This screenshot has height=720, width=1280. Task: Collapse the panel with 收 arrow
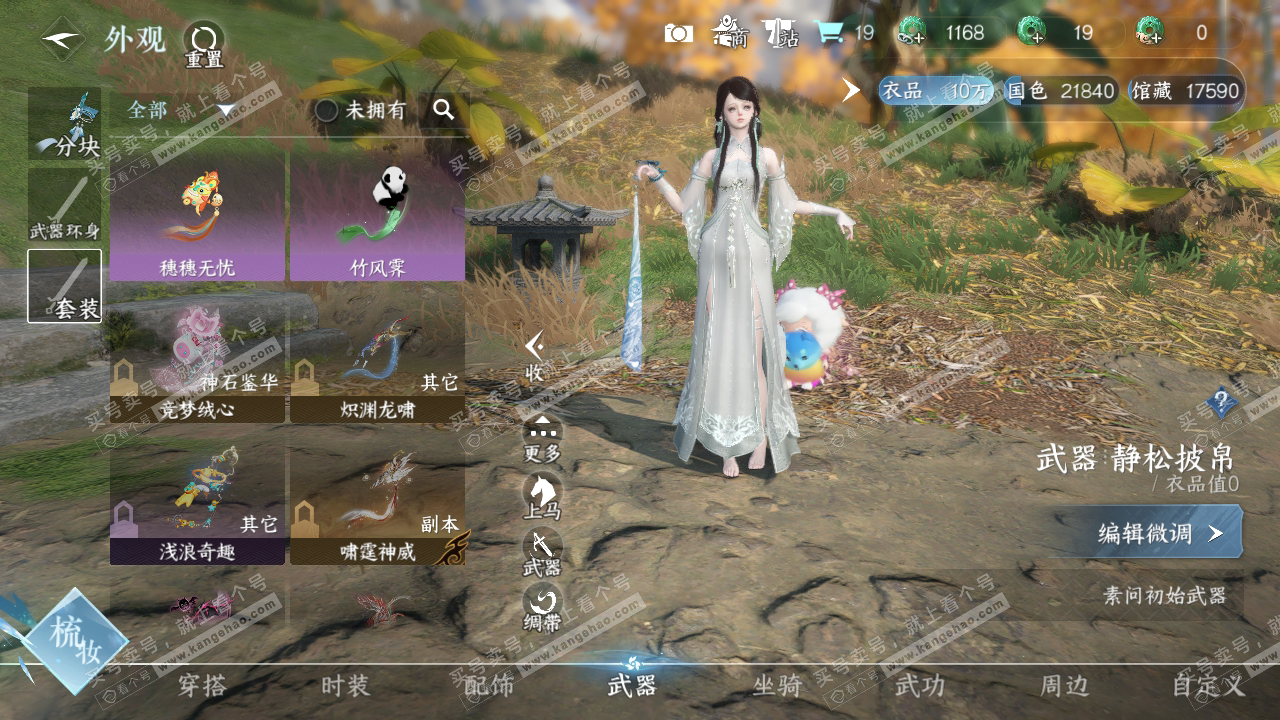coord(536,353)
